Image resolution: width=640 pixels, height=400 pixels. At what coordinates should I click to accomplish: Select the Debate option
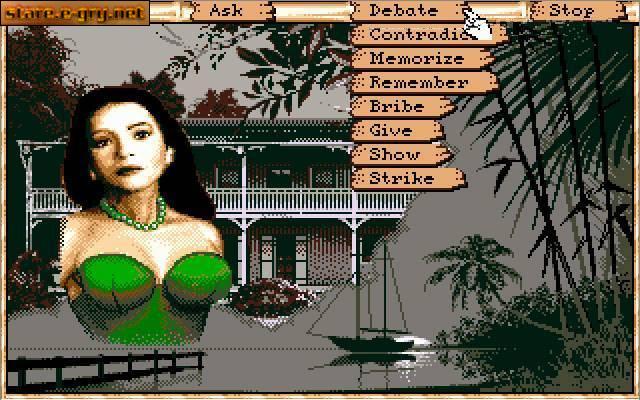point(405,11)
